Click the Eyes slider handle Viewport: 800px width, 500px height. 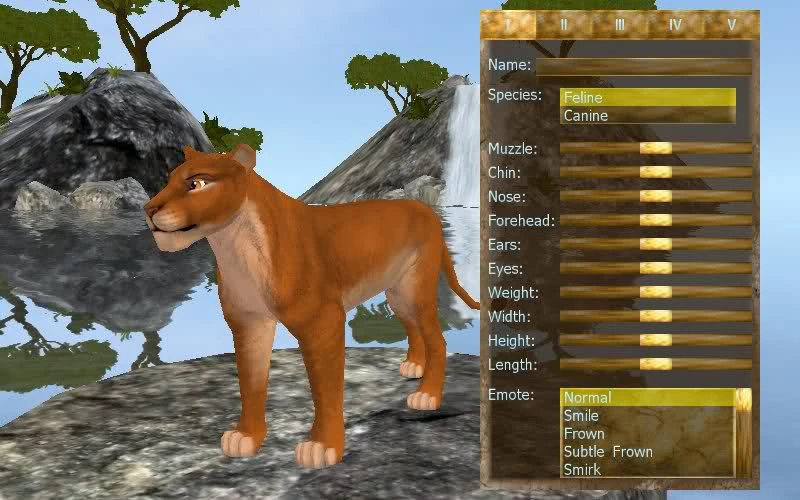coord(655,268)
